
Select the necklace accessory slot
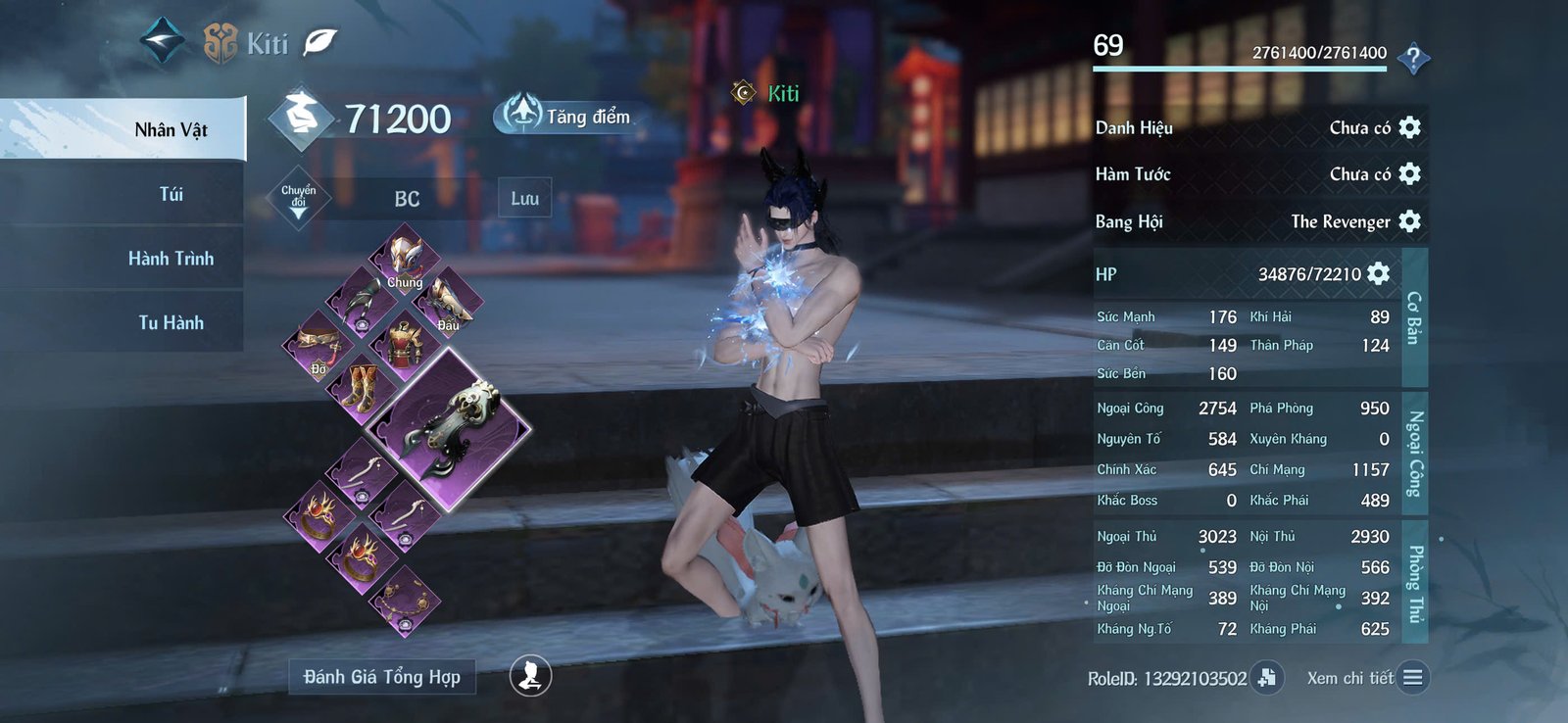404,599
